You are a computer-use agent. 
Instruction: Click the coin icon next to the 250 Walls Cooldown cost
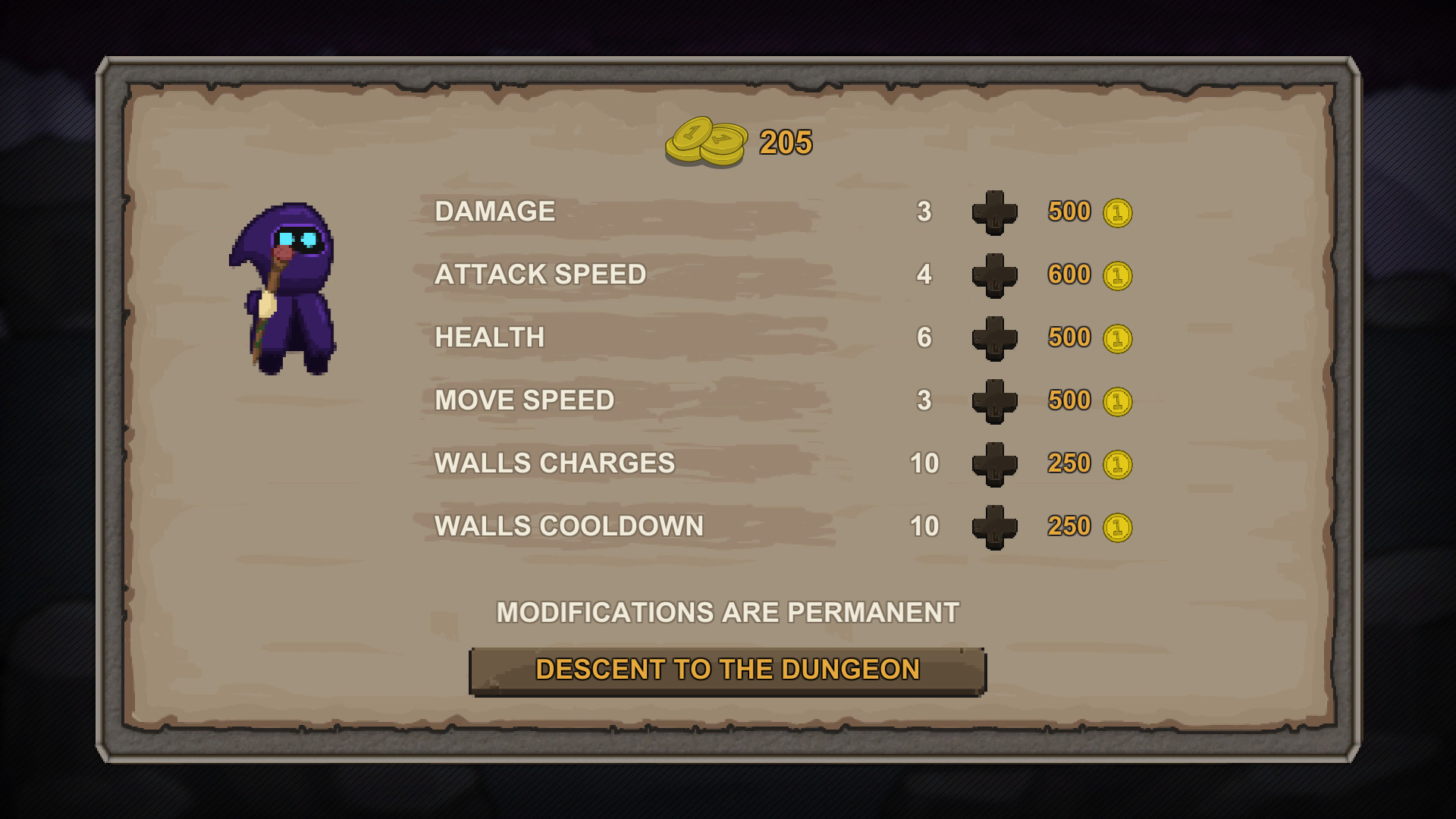tap(1119, 526)
